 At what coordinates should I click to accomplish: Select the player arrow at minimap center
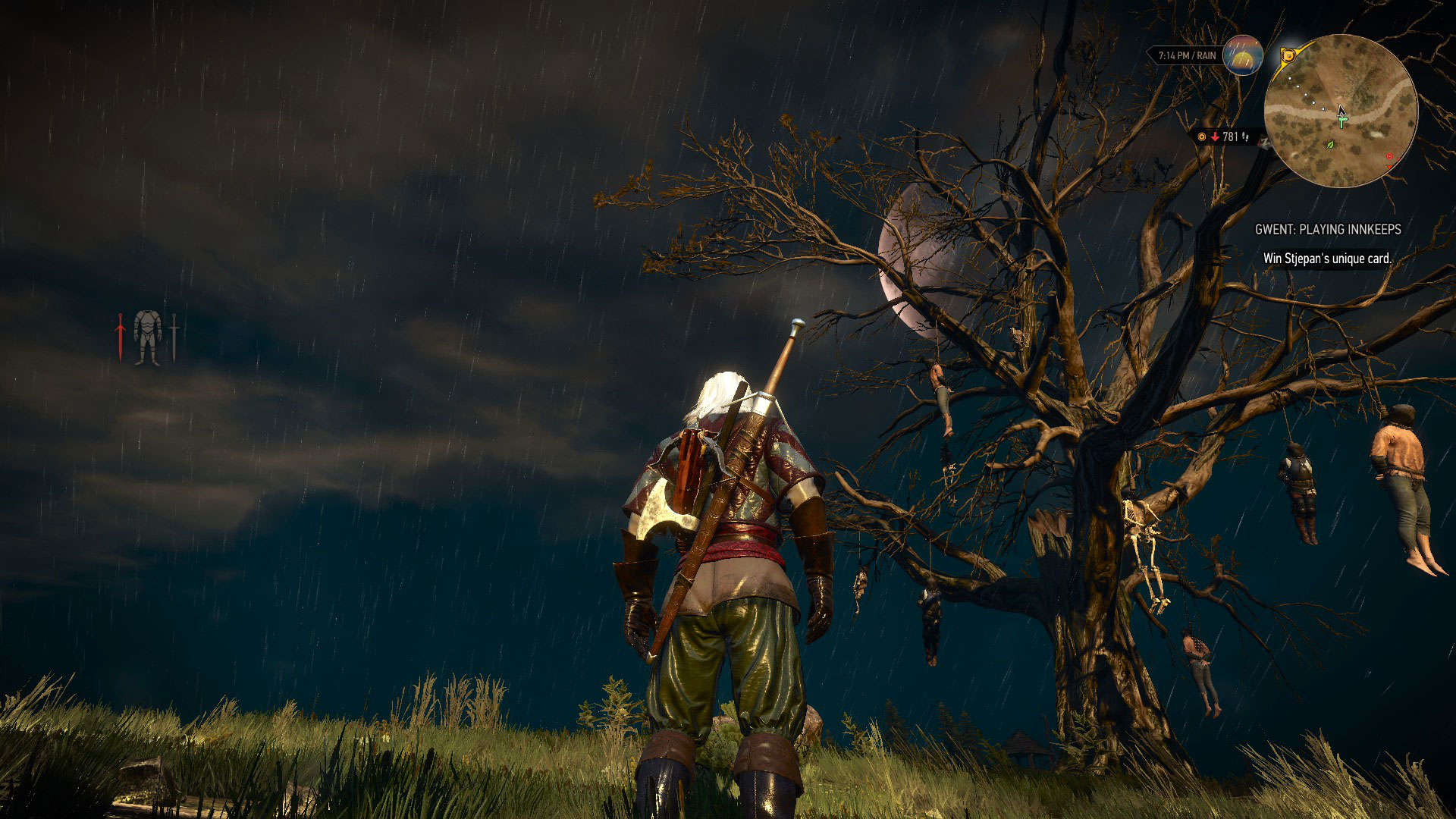coord(1341,111)
